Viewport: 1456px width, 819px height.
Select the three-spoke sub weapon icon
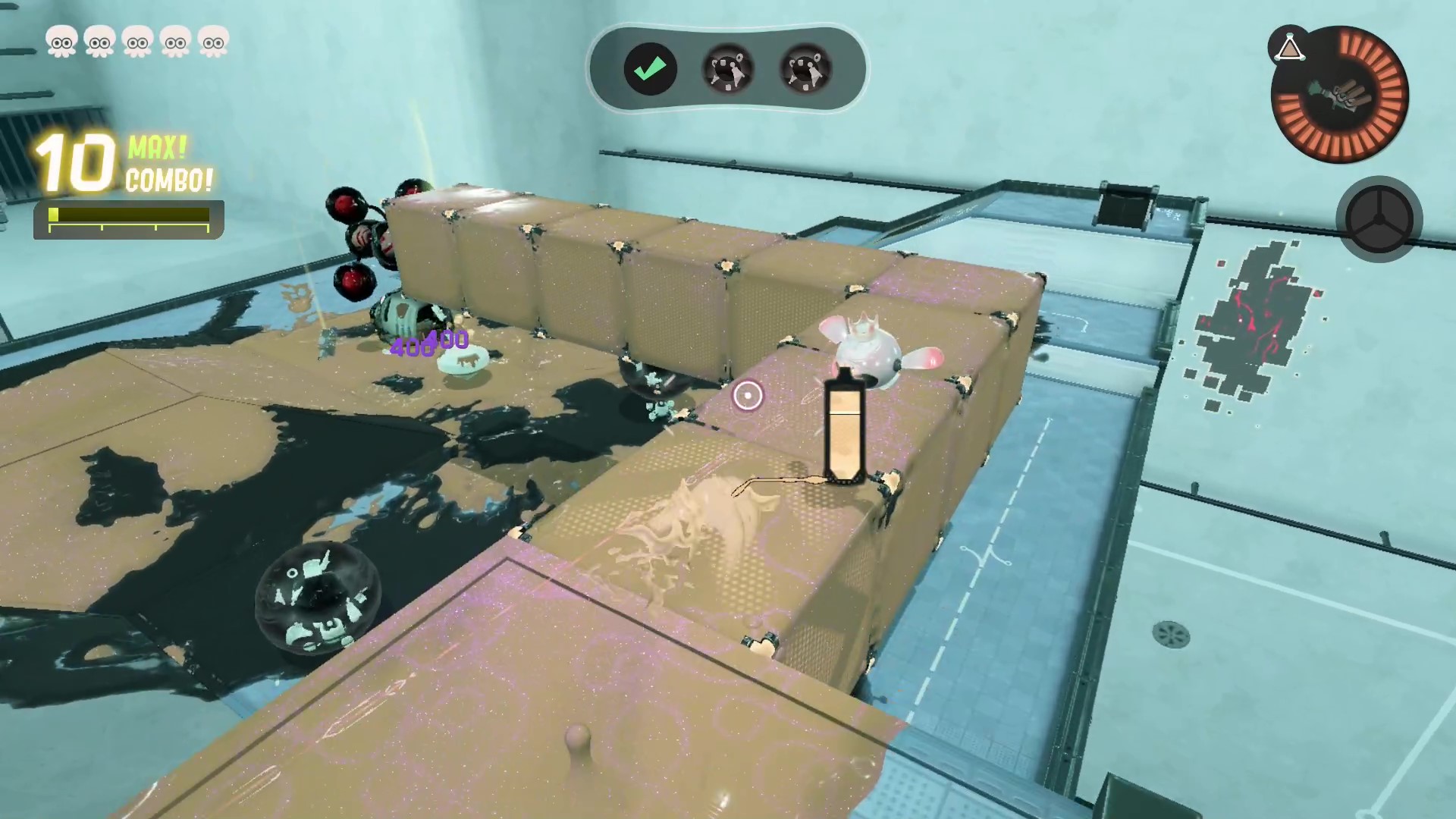[1379, 219]
